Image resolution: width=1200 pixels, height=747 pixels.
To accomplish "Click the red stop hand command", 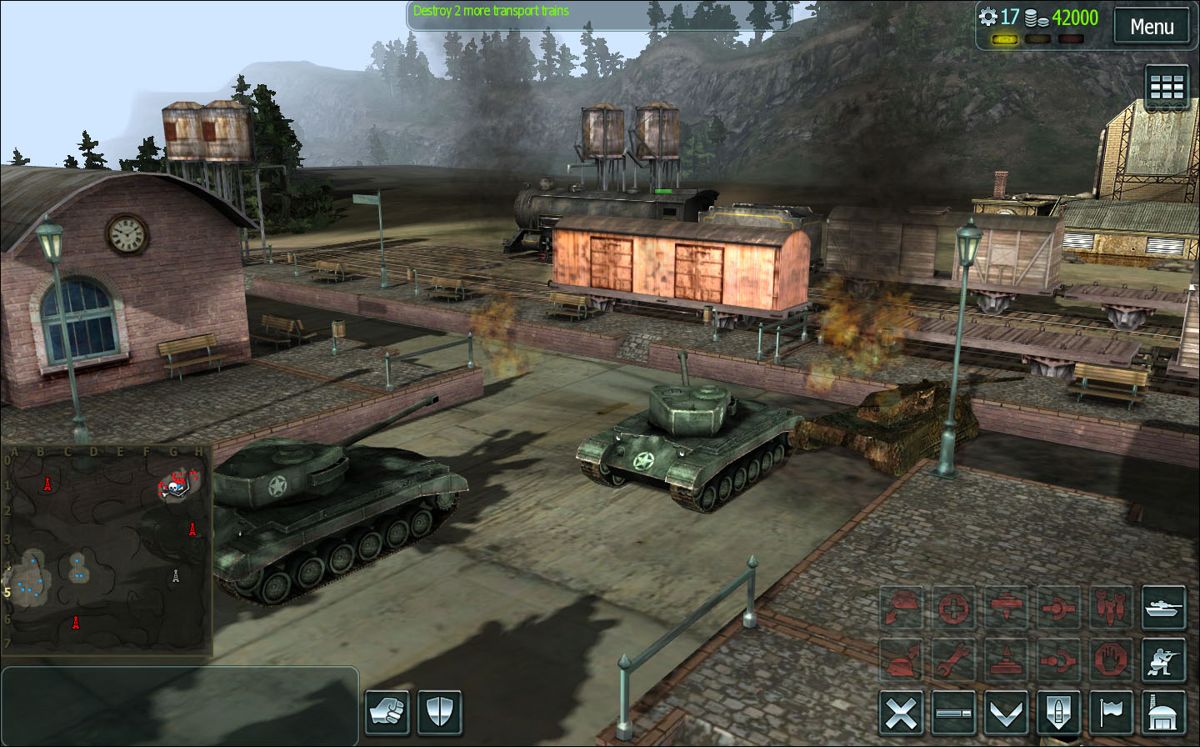I will [1111, 660].
